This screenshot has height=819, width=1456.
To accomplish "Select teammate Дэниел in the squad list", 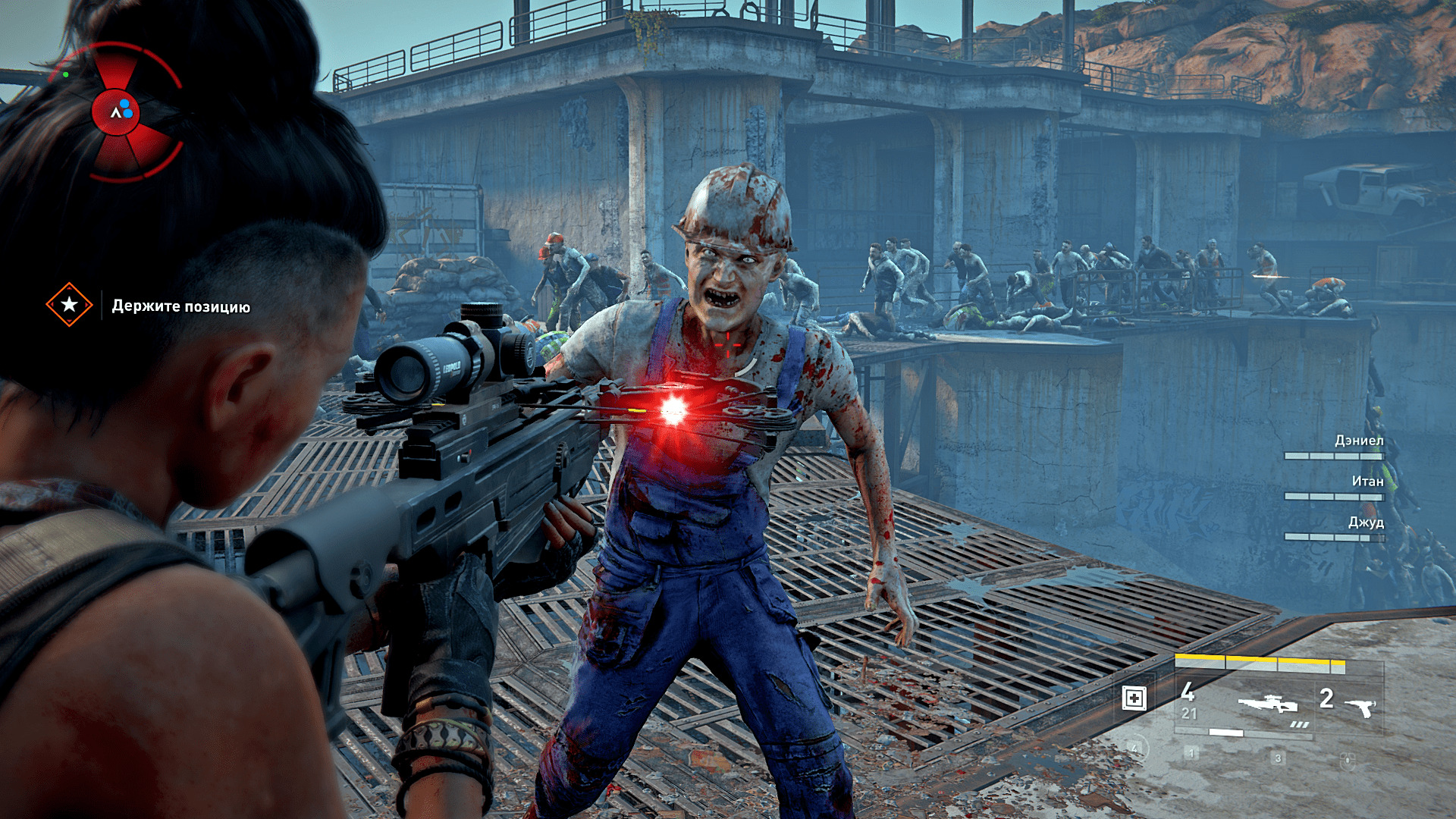I will tap(1358, 441).
